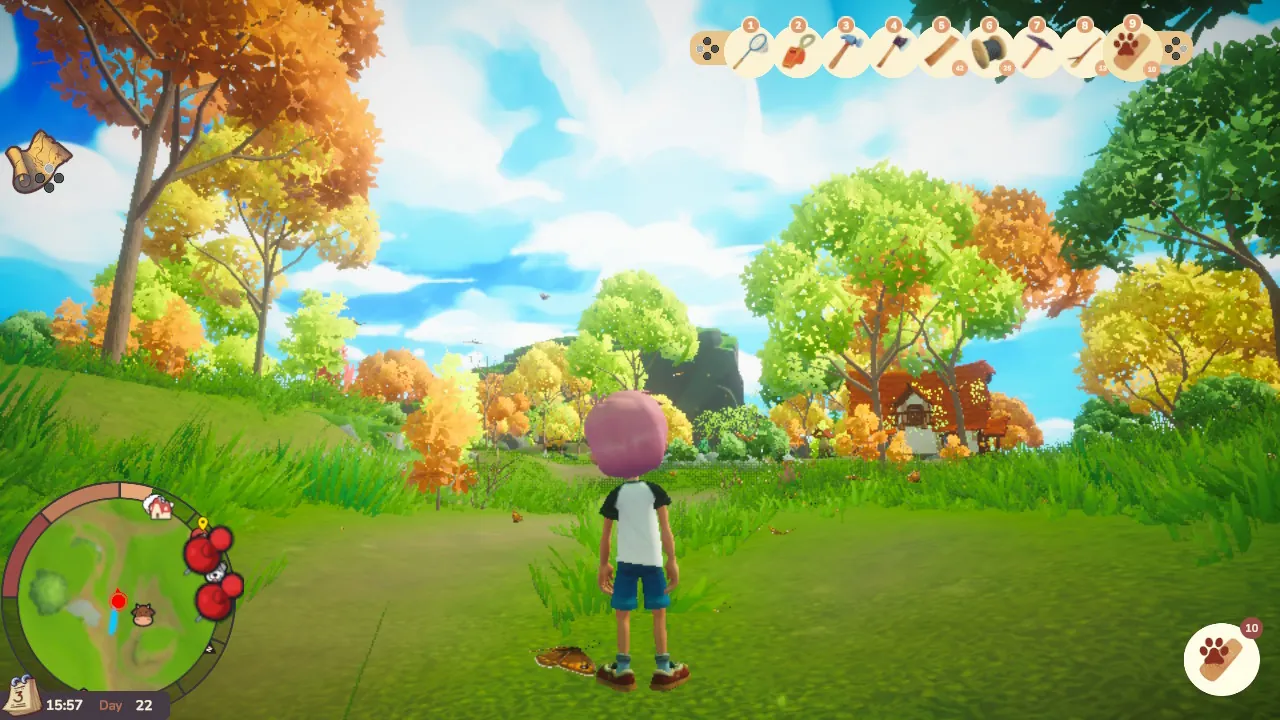Screen dimensions: 1280x720
Task: Open the treasure map scroll icon
Action: [36, 160]
